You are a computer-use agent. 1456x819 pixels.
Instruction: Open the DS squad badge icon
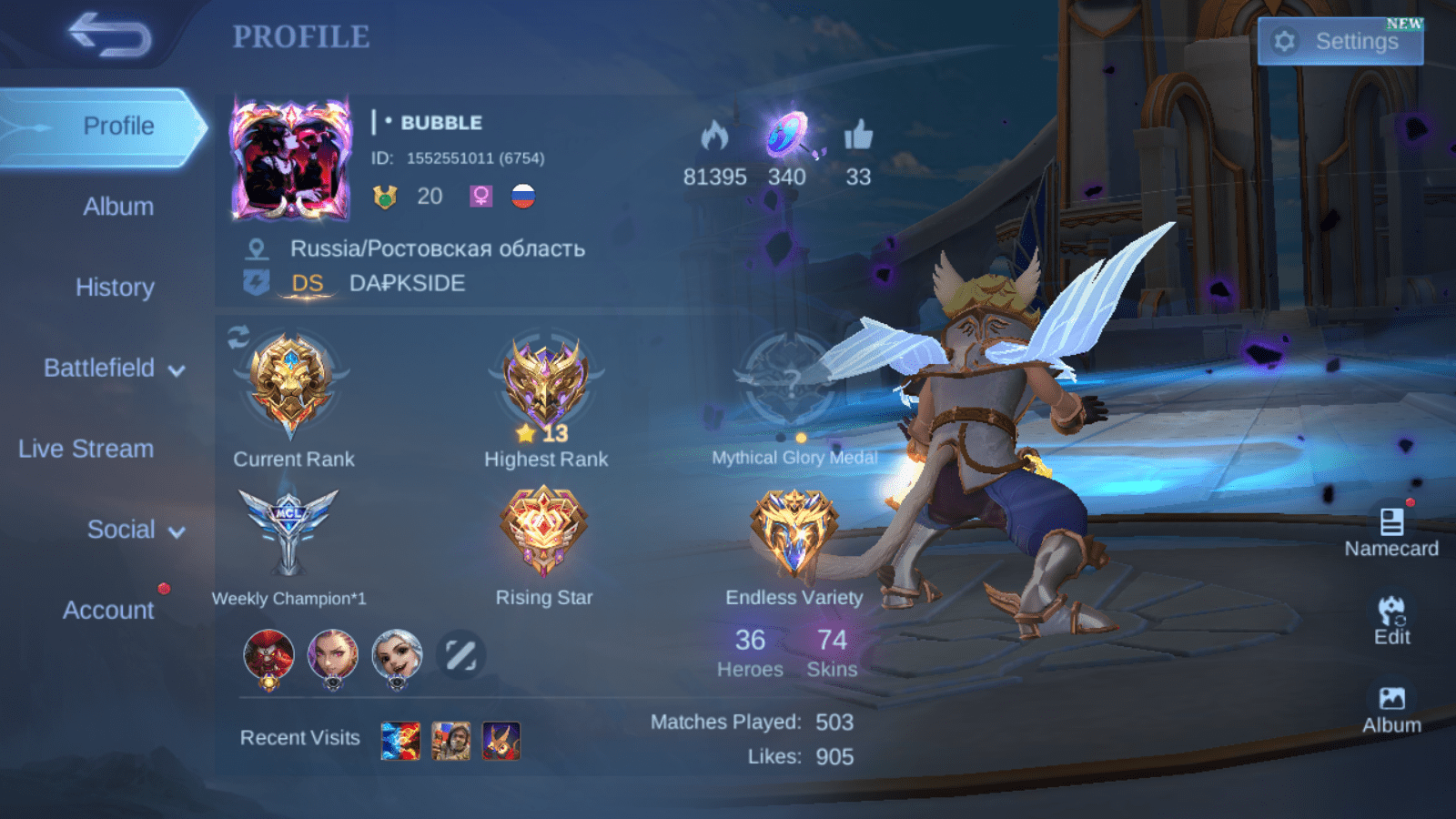258,283
